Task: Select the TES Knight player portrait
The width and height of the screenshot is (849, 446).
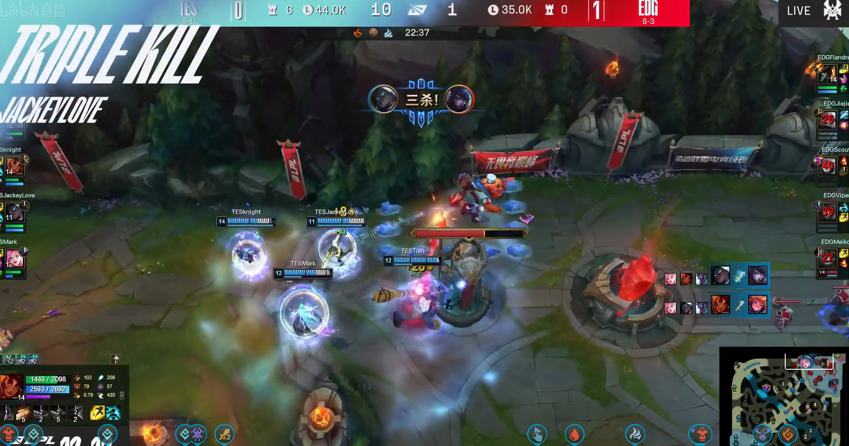Action: pos(13,166)
